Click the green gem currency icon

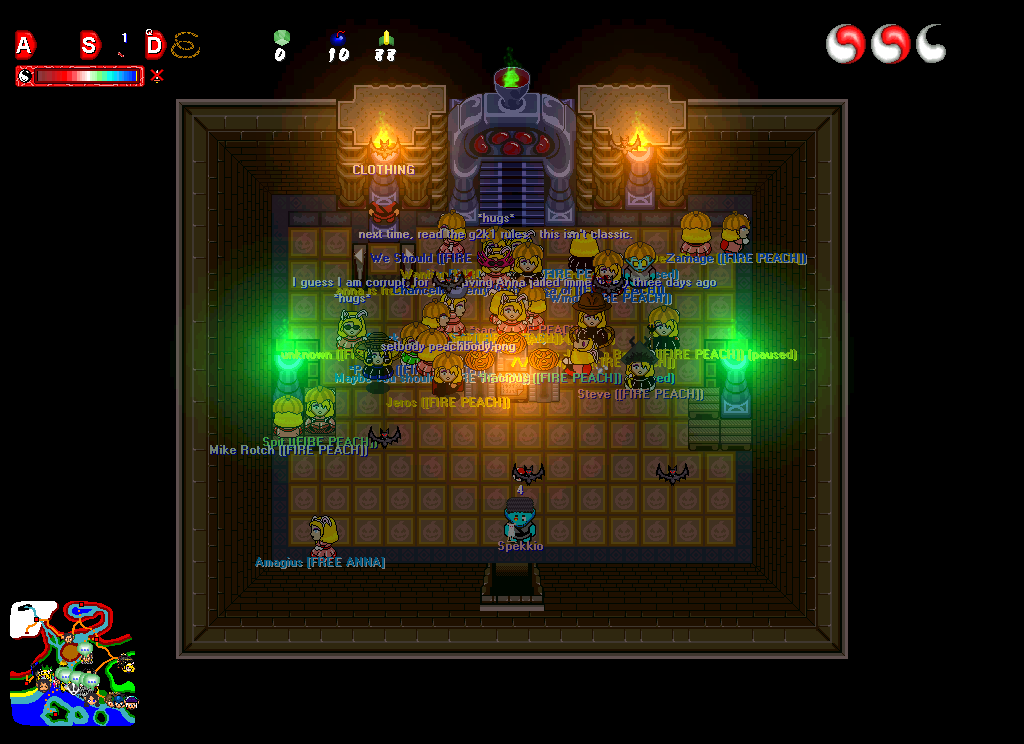coord(281,38)
